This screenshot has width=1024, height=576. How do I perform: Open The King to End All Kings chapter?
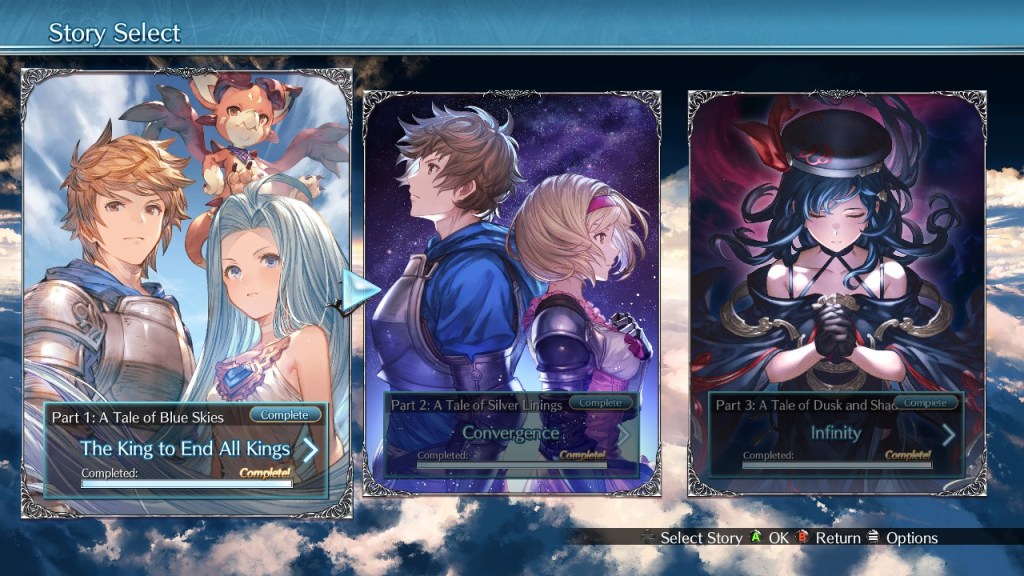pos(187,449)
